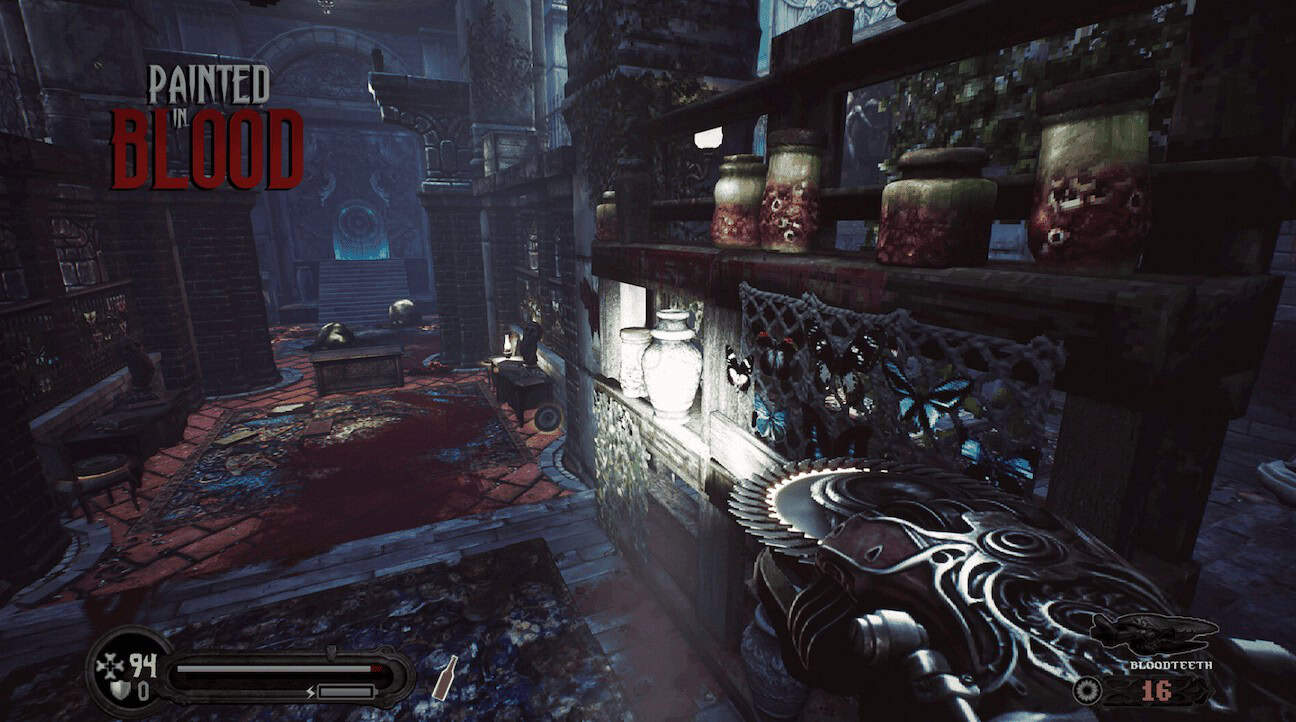Click the armor shield icon

click(122, 688)
